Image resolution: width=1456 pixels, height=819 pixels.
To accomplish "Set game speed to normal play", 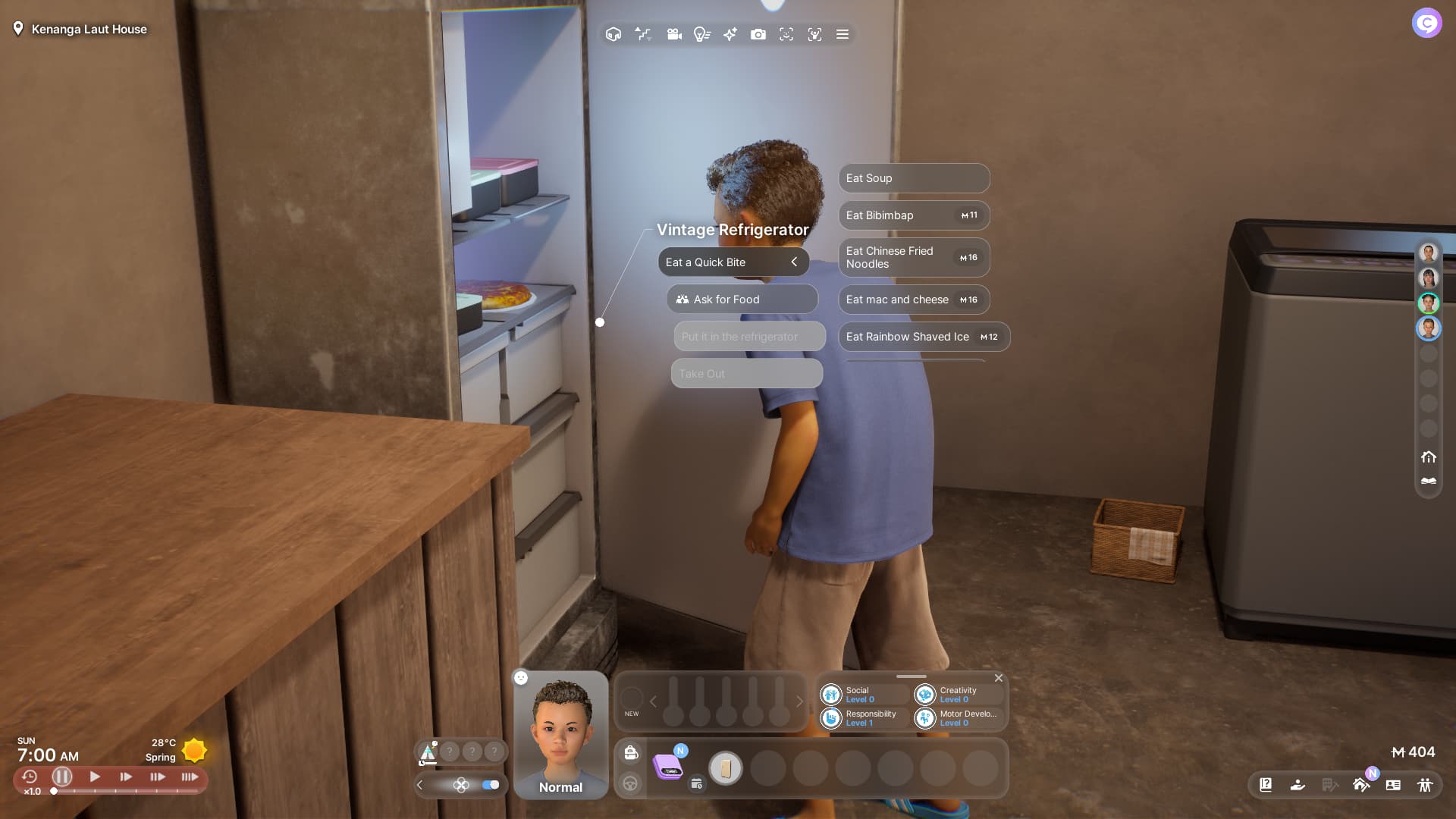I will (95, 777).
